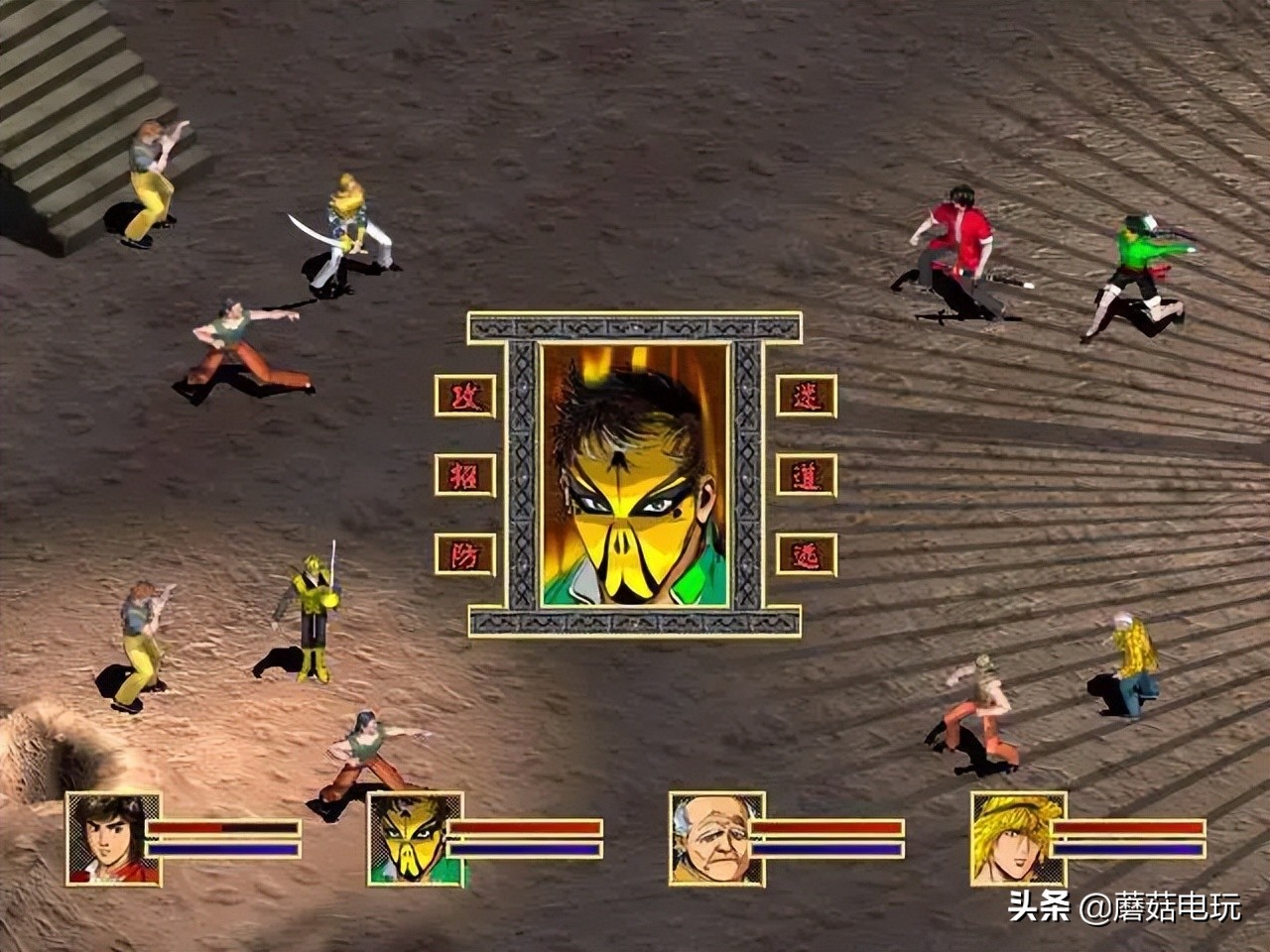Click the first character's red health bar
The height and width of the screenshot is (952, 1270).
tap(223, 828)
